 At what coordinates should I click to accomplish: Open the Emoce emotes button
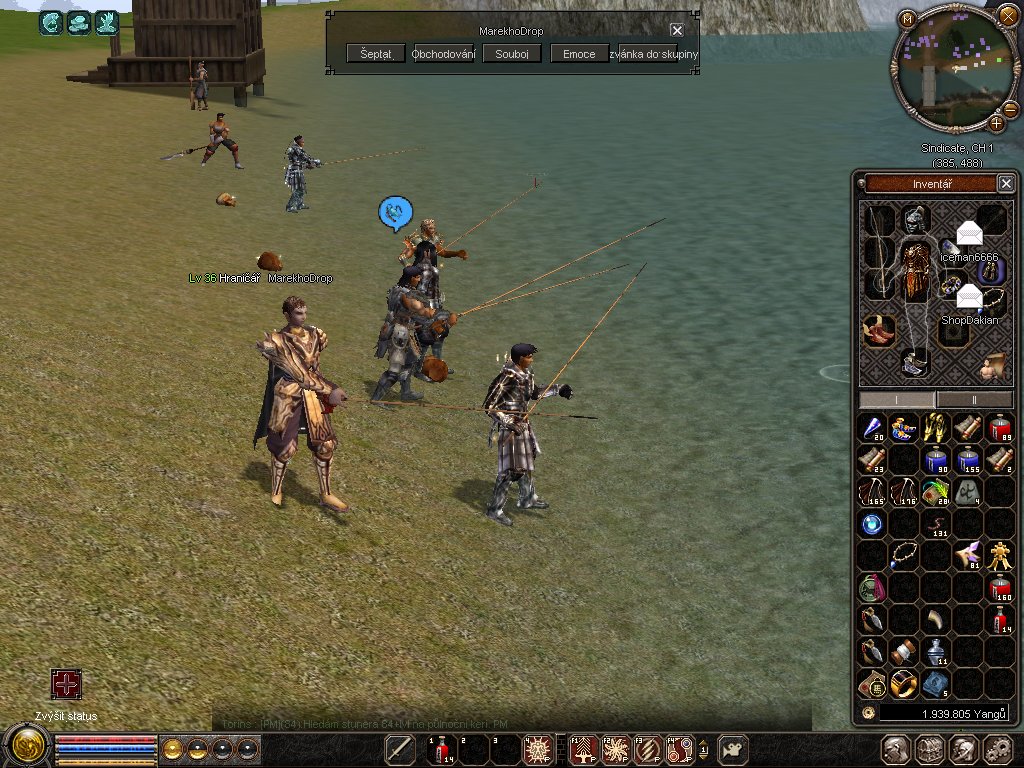pos(579,54)
